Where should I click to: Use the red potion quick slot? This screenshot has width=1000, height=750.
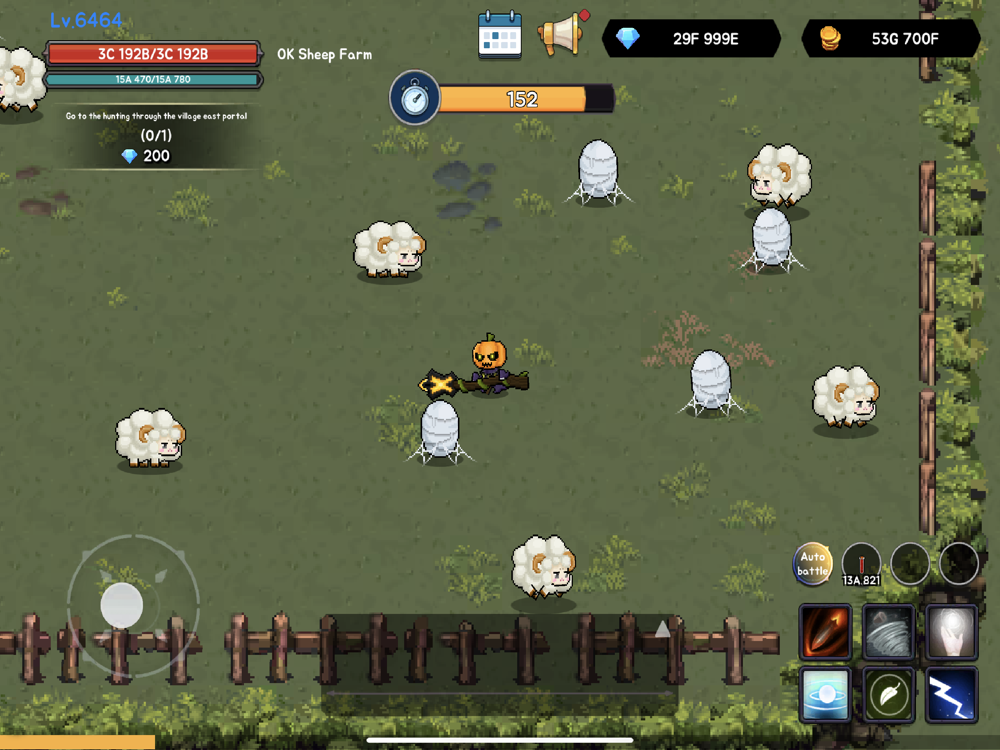[x=861, y=565]
